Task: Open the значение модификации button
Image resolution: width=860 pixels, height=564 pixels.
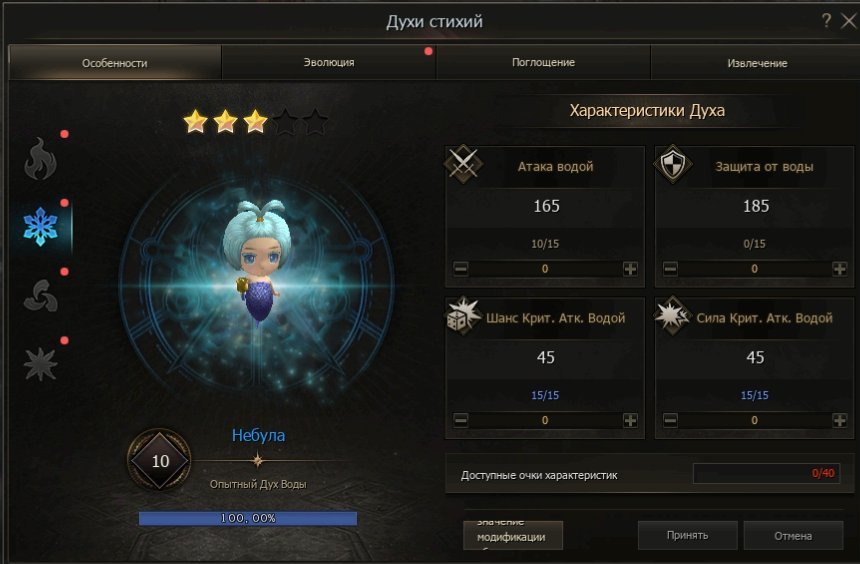Action: (x=513, y=535)
